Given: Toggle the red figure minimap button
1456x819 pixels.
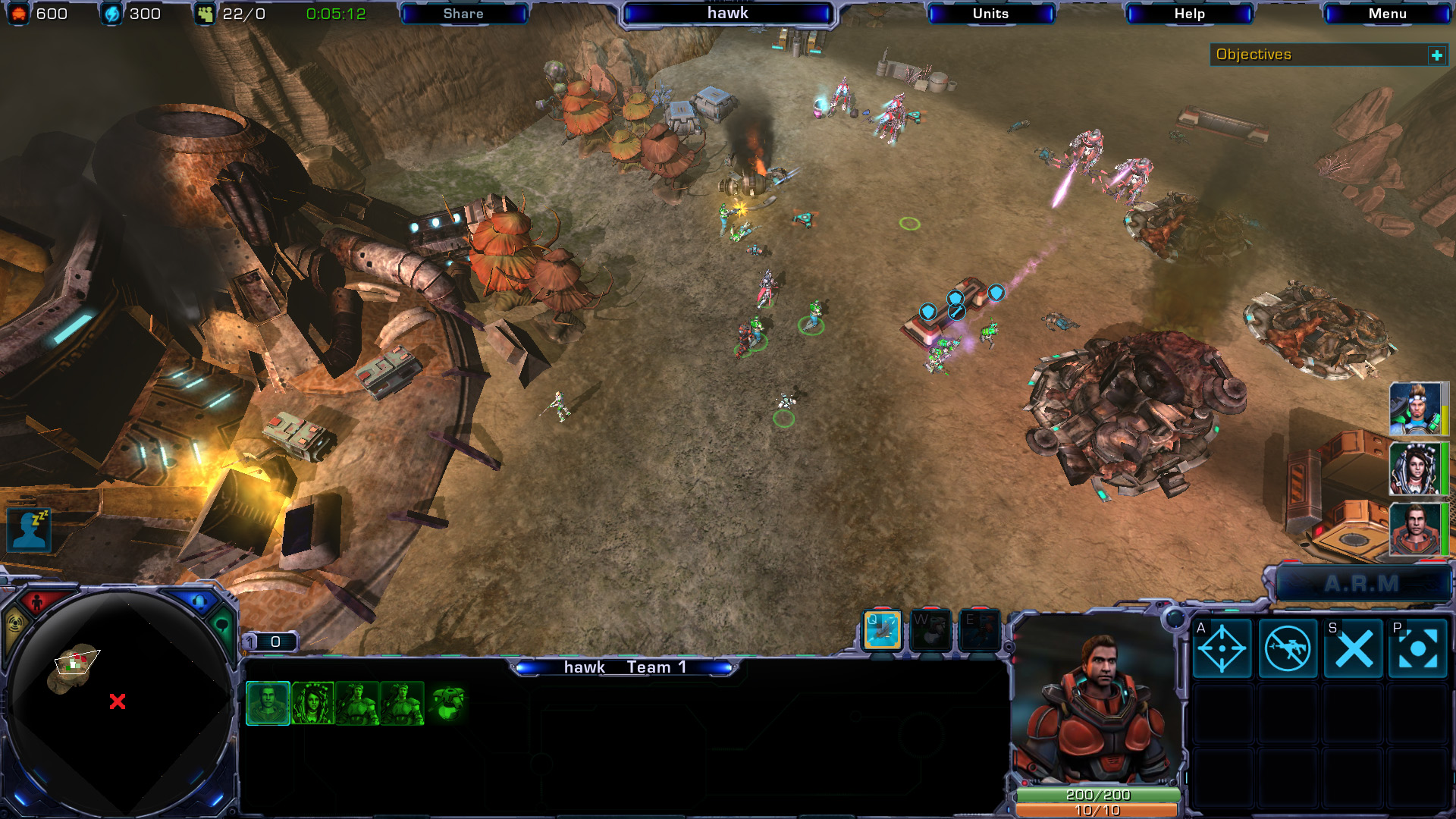Looking at the screenshot, I should coord(36,603).
